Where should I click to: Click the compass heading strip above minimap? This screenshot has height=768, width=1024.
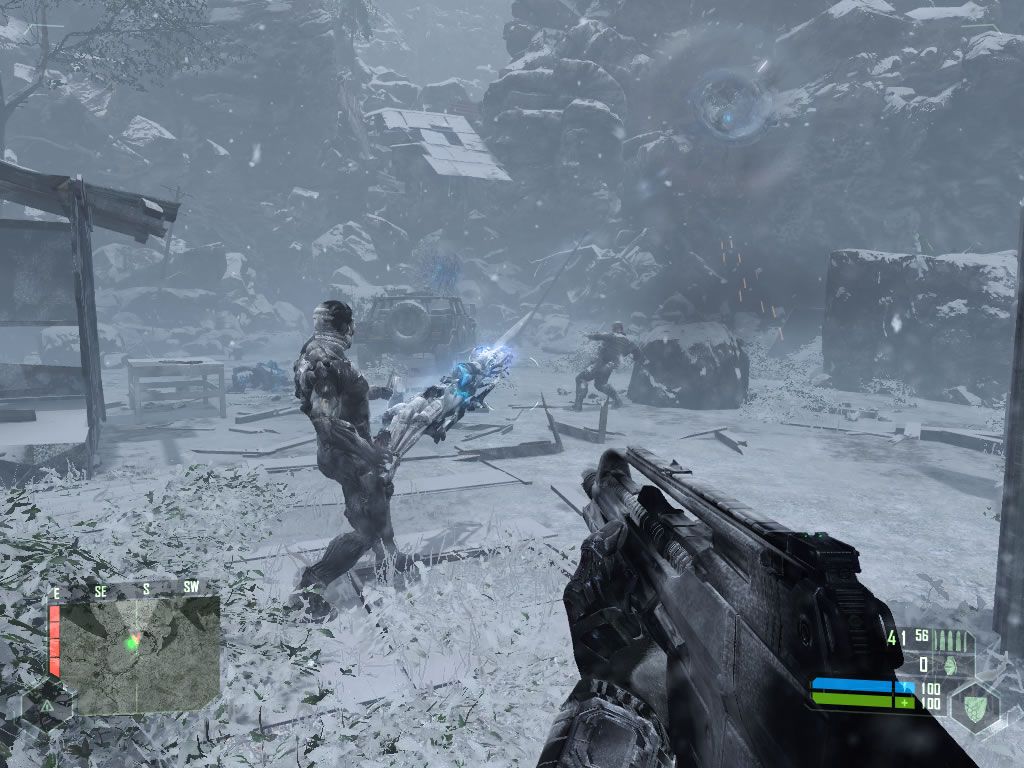(x=134, y=589)
